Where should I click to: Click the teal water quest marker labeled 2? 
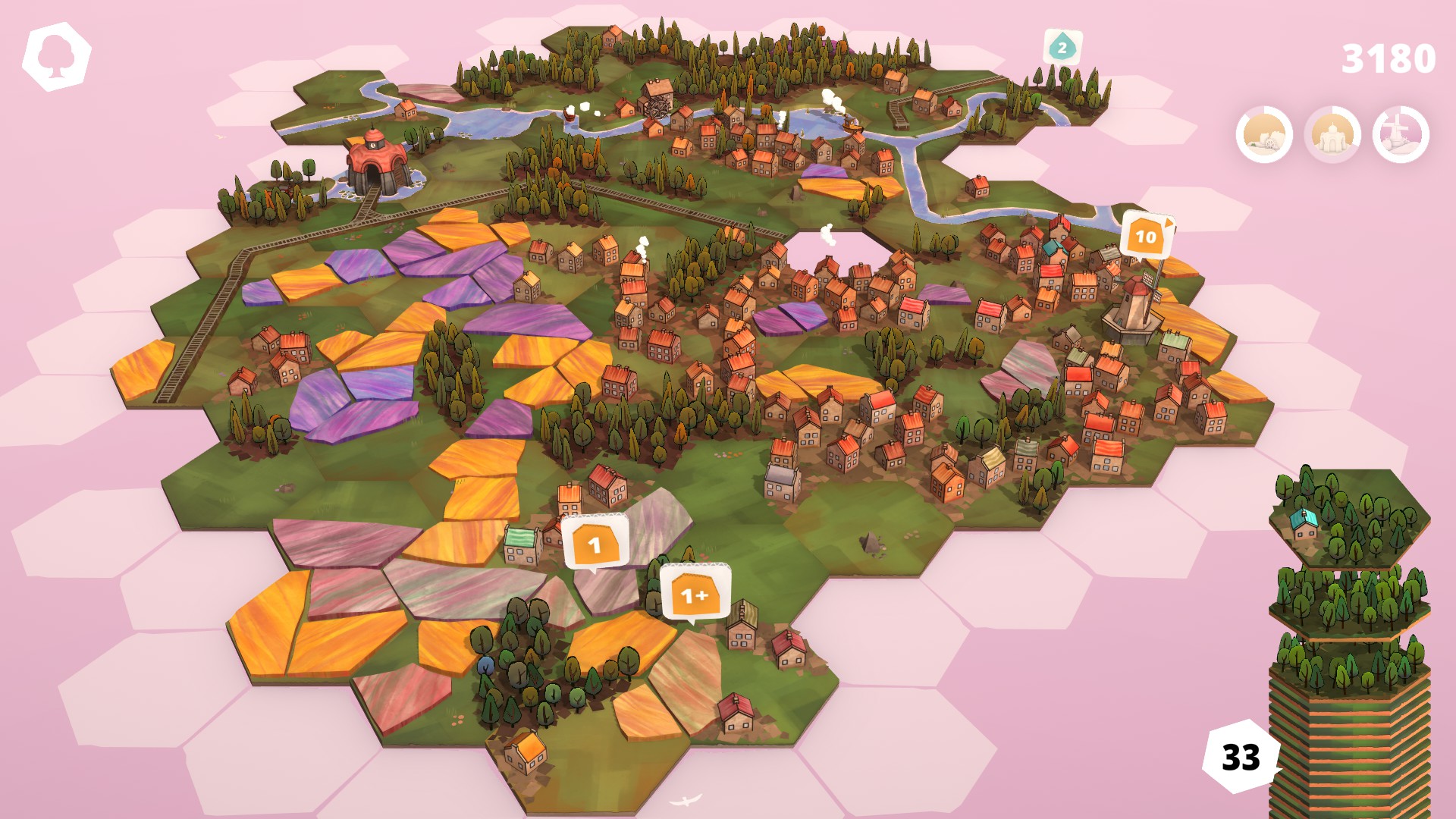[1062, 48]
